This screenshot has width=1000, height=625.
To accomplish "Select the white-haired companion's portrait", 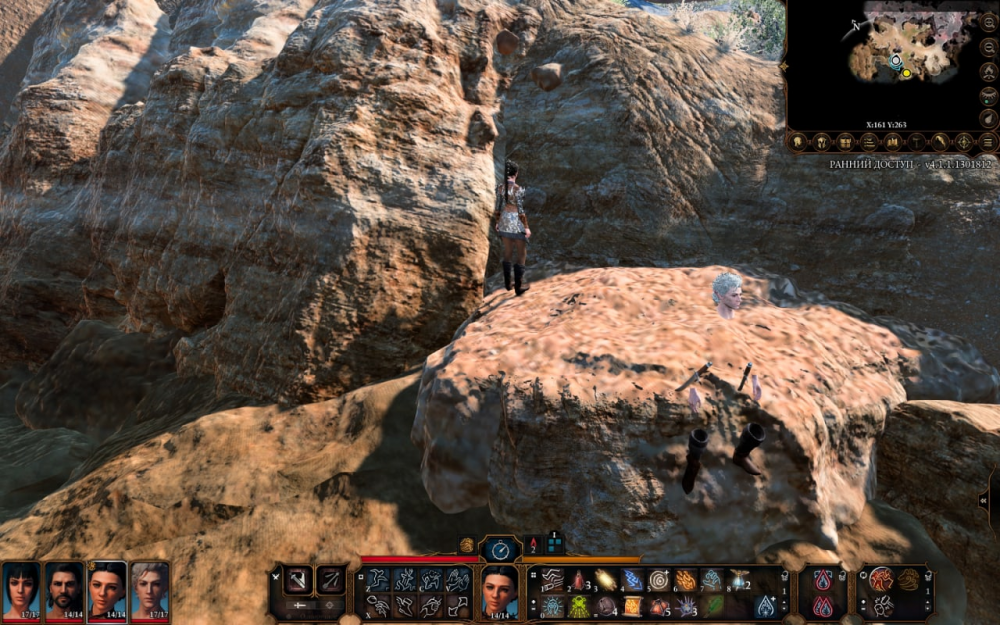I will point(150,590).
